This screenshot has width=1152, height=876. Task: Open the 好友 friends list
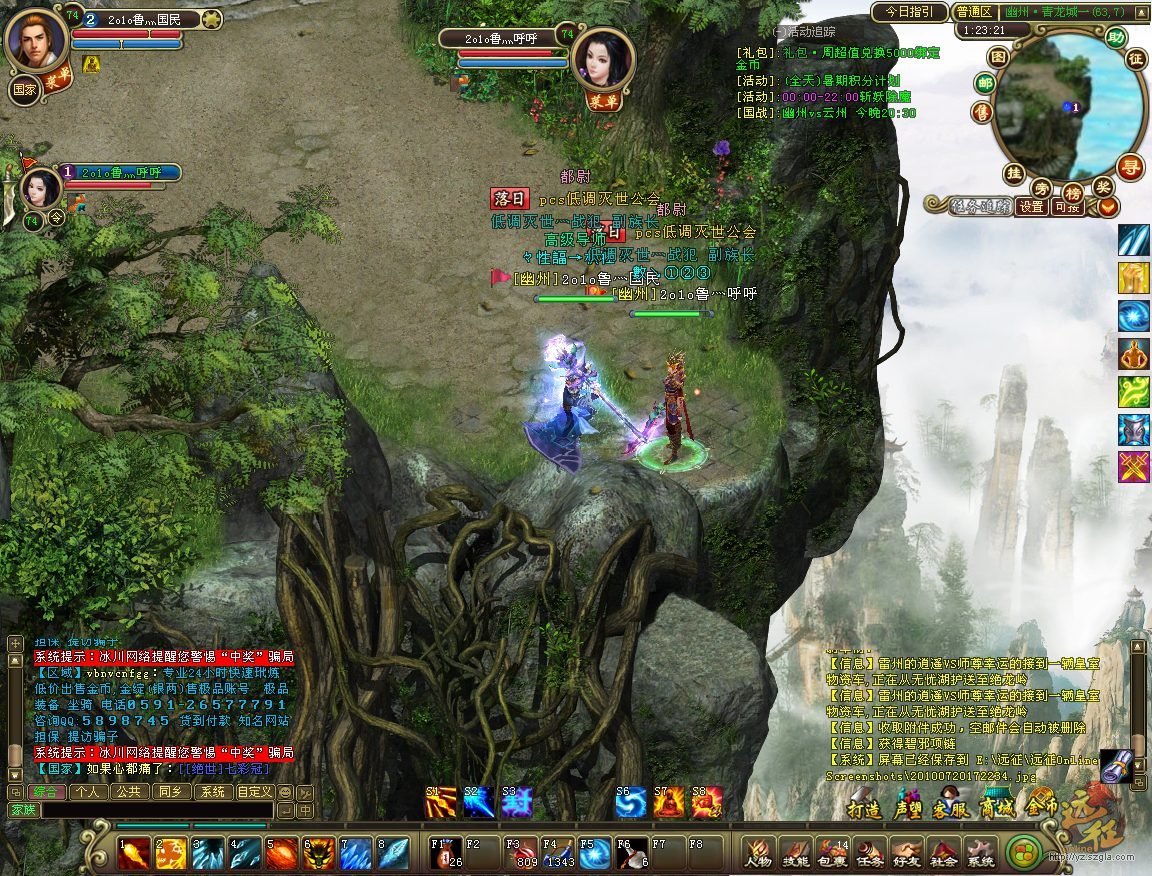pos(906,853)
